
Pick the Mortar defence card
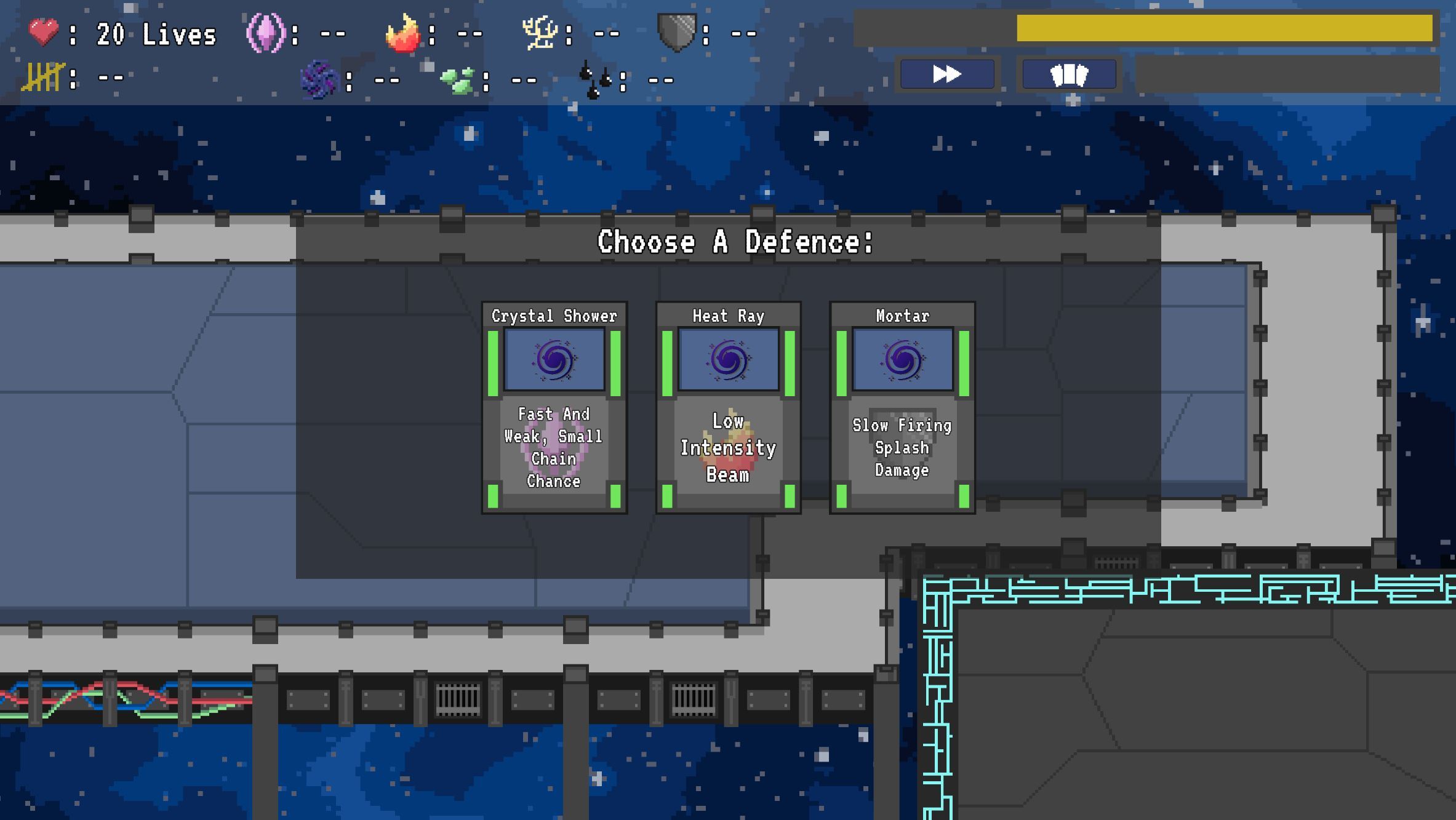coord(902,407)
